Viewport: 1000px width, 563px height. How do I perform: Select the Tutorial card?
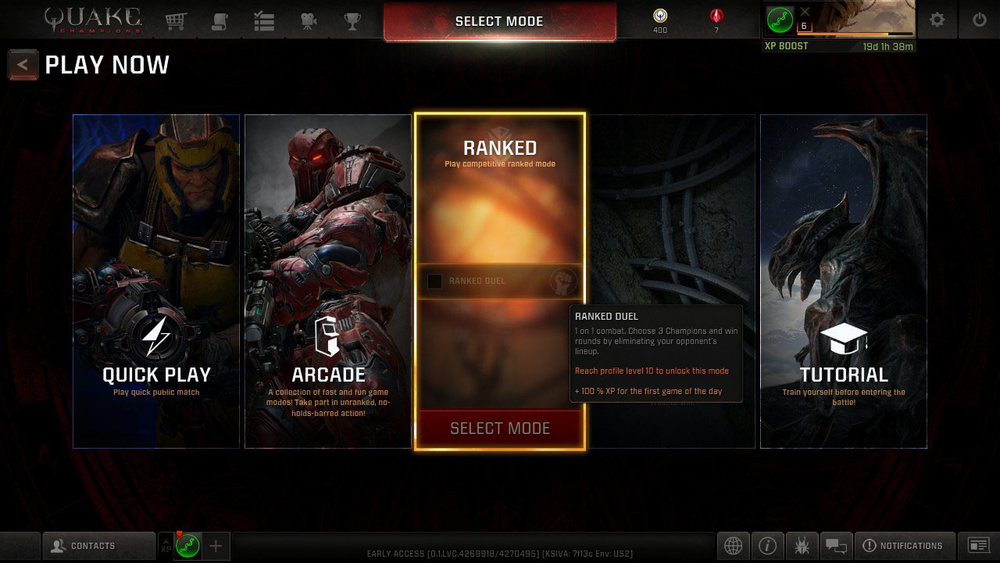point(843,281)
